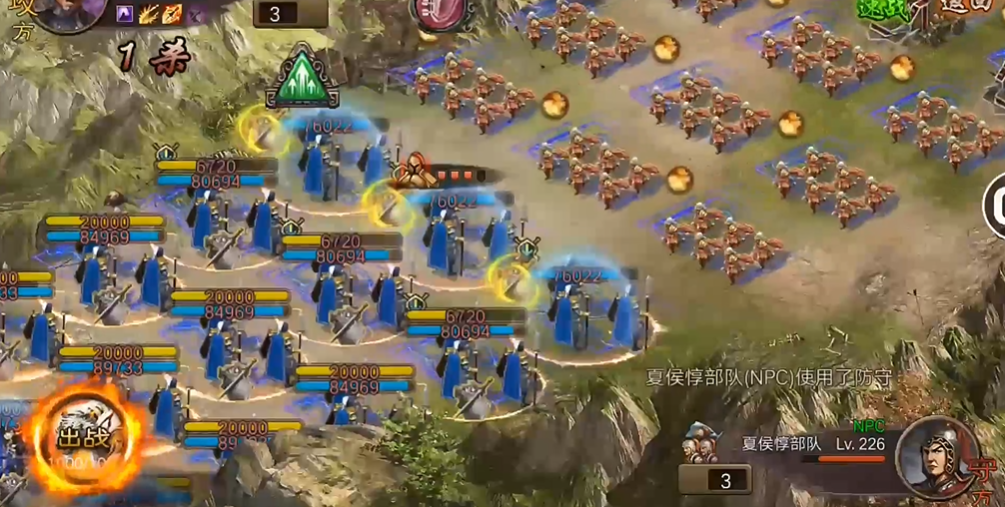Select the defender general portrait (守方)
This screenshot has height=507, width=1005.
coord(937,456)
